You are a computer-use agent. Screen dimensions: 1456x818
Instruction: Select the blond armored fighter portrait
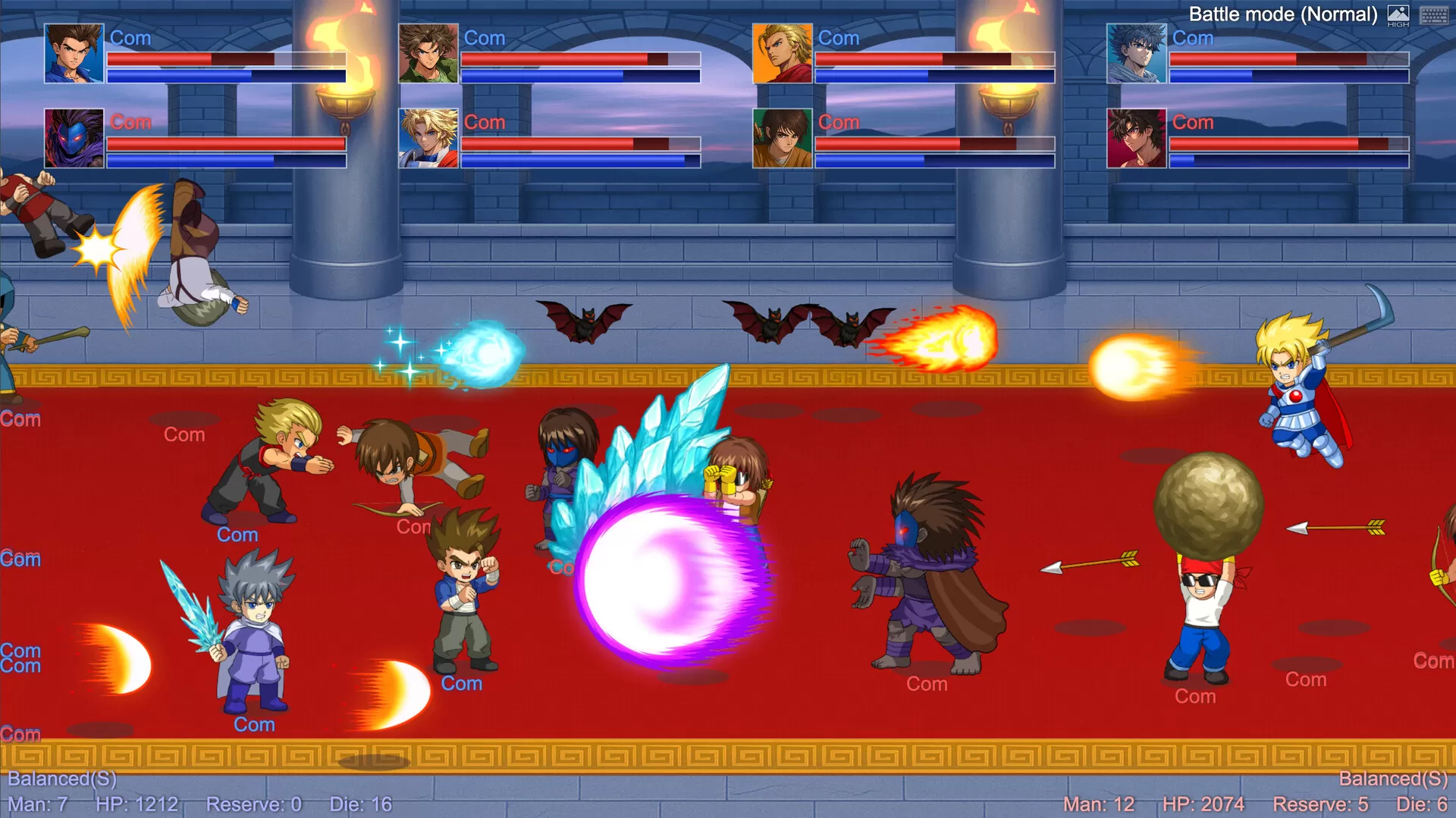427,139
